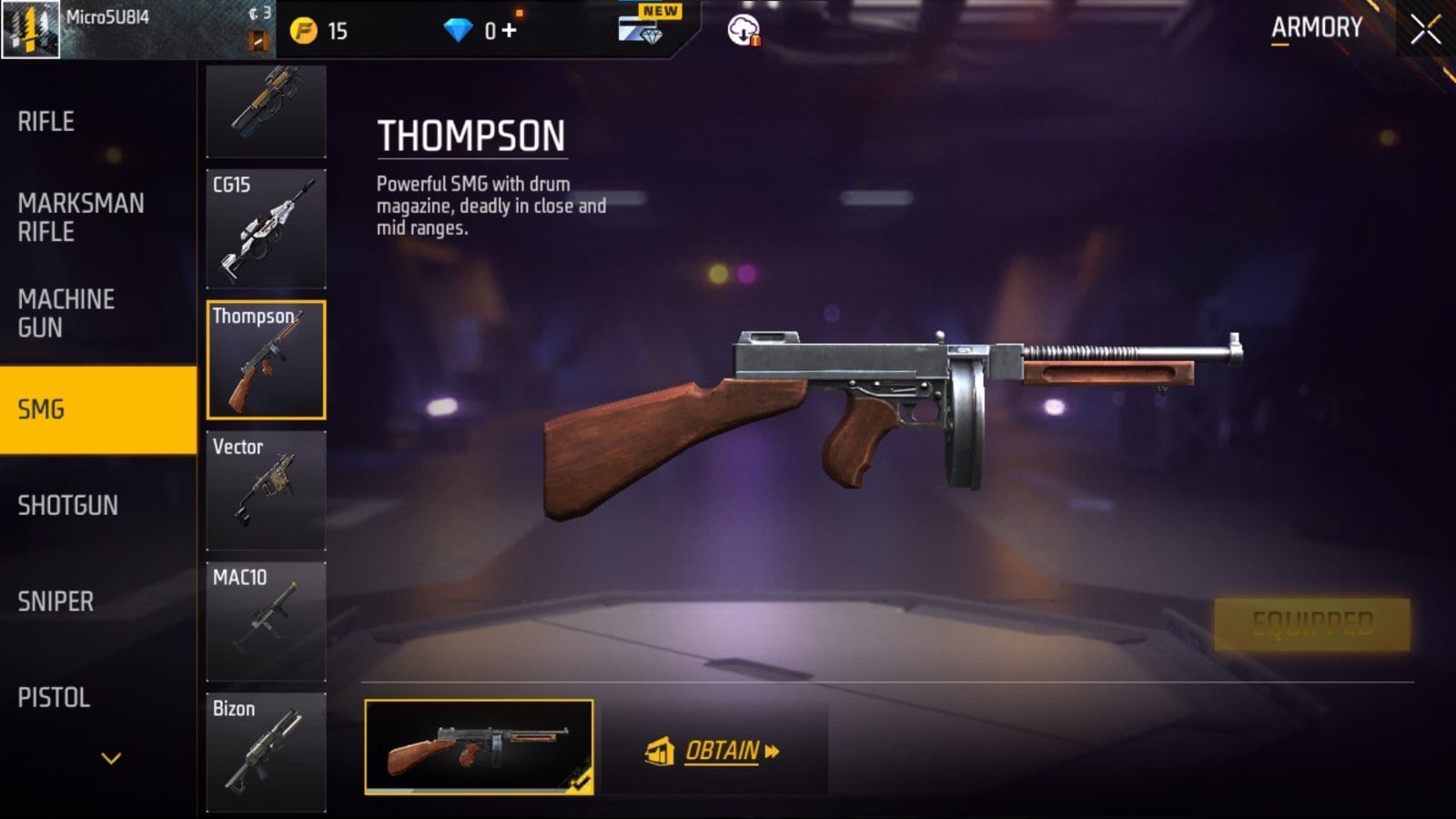Select the Bizon weapon tile
The width and height of the screenshot is (1456, 819).
click(266, 752)
